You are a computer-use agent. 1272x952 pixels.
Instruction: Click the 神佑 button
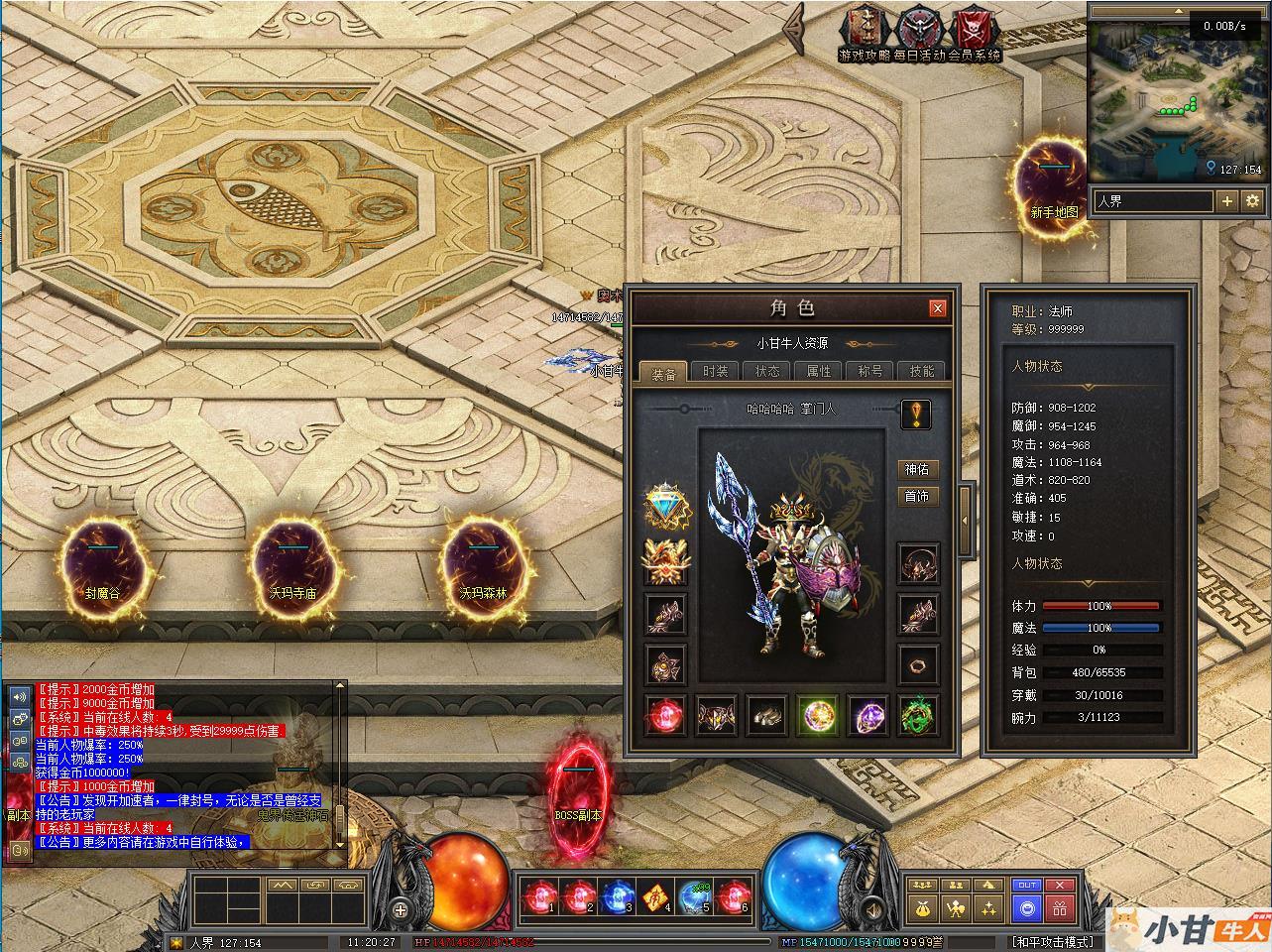point(917,469)
